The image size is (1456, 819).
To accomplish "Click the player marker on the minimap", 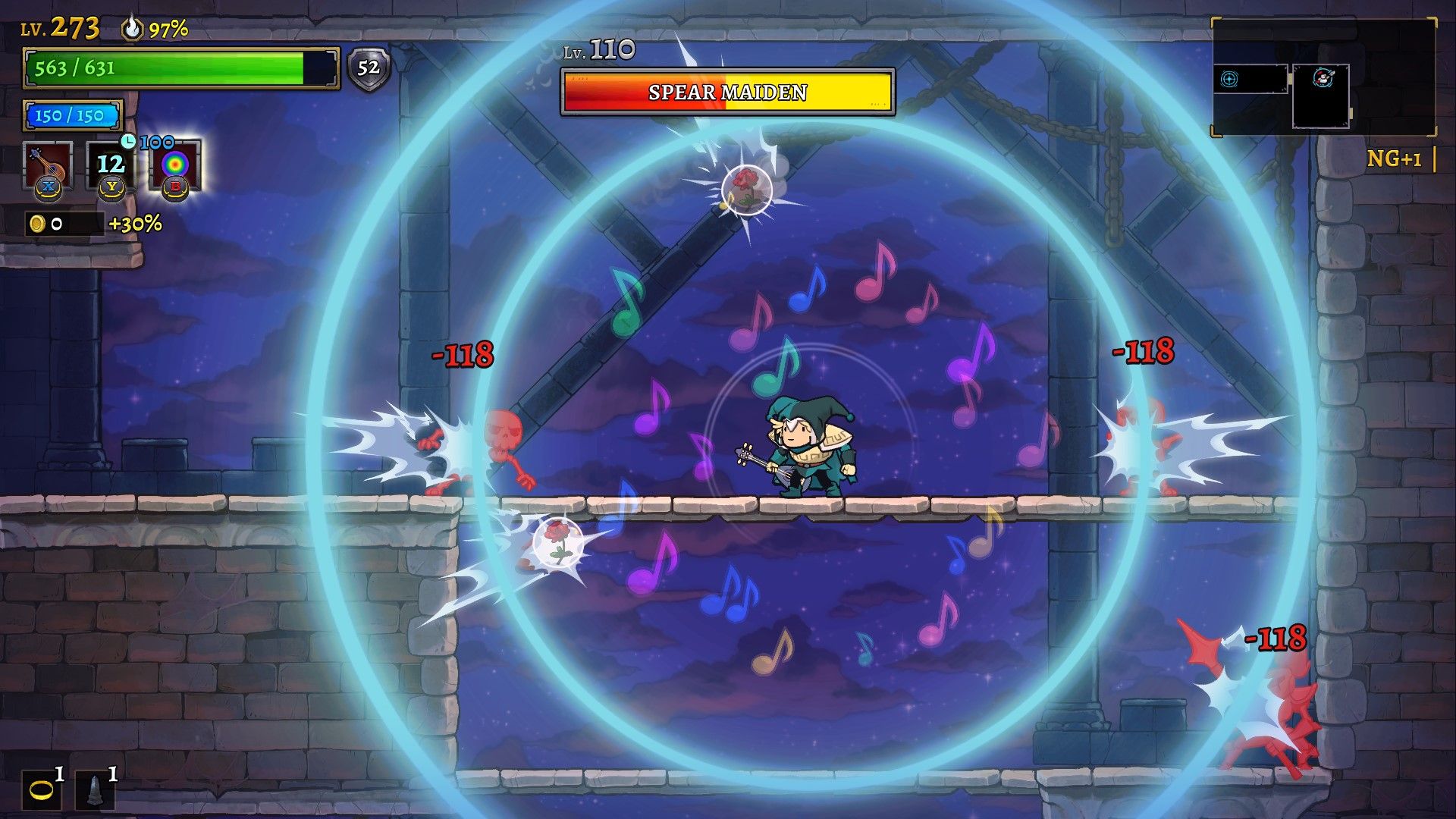I will [x=1323, y=78].
